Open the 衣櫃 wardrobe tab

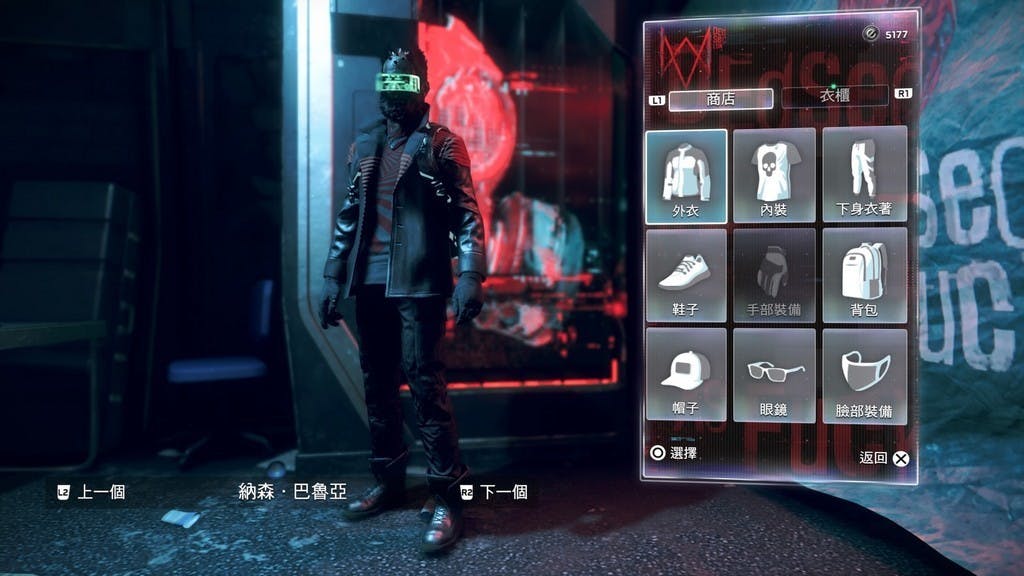click(x=834, y=97)
